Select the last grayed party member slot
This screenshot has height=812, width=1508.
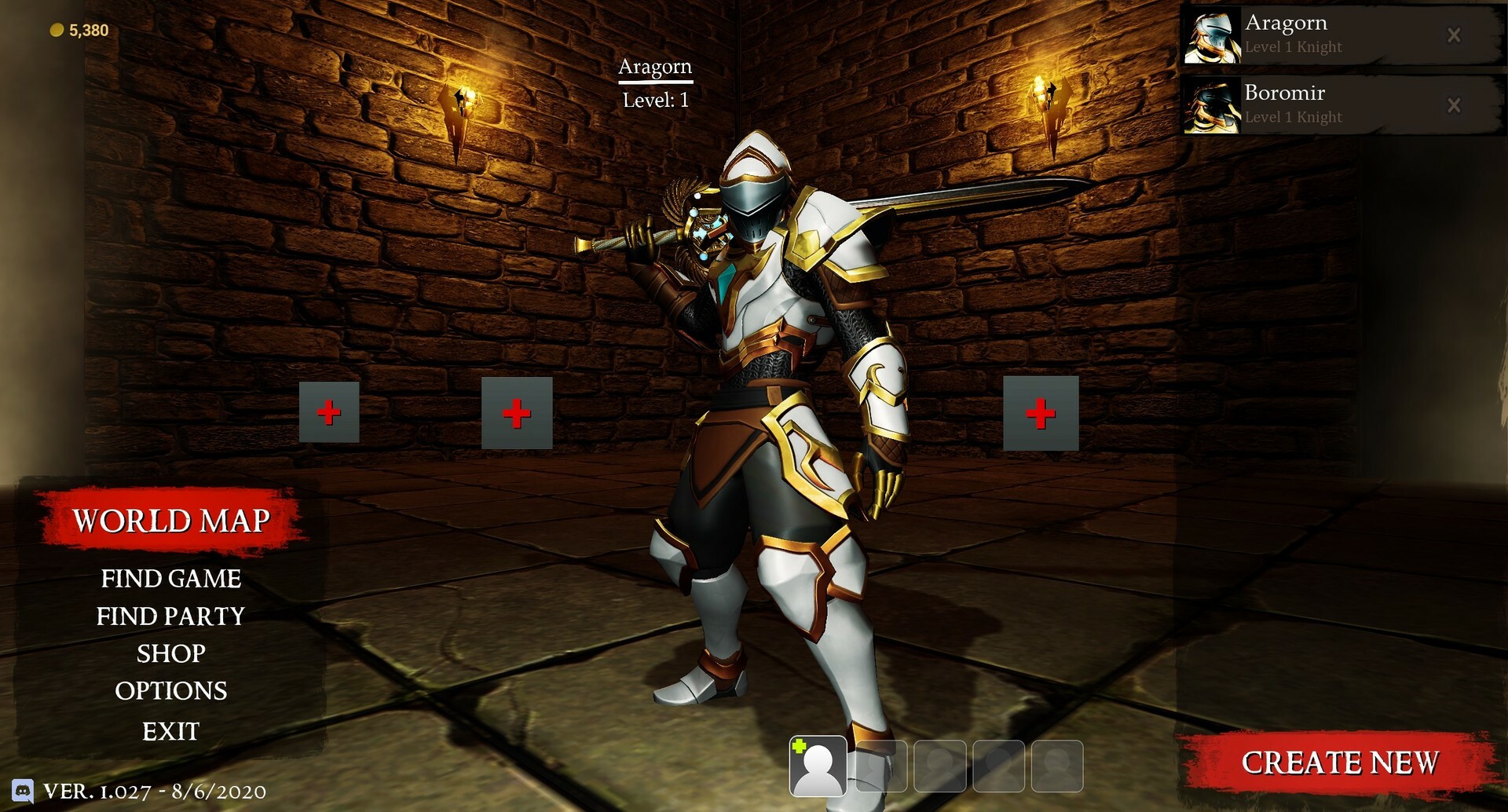point(1058,766)
